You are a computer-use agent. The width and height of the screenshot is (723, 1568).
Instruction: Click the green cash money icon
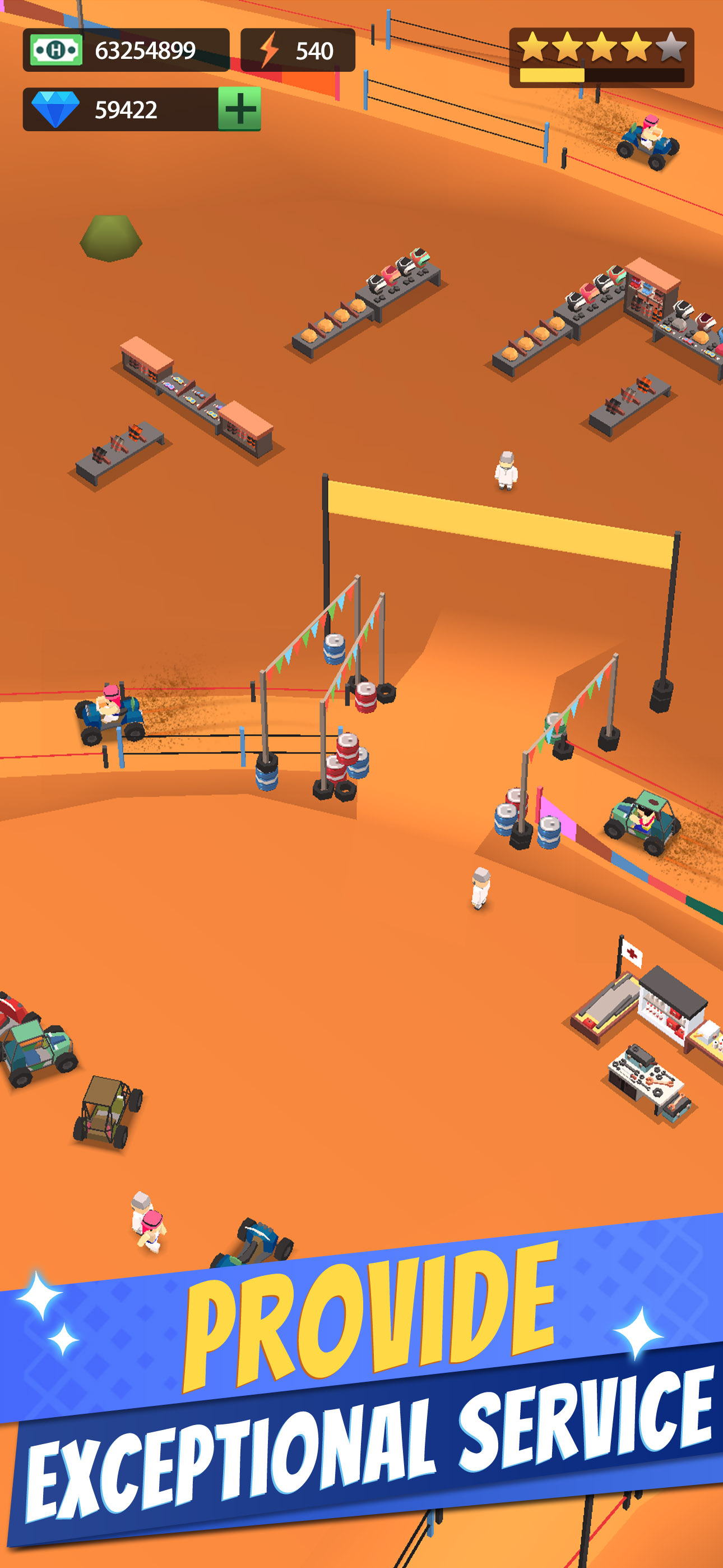[x=56, y=51]
